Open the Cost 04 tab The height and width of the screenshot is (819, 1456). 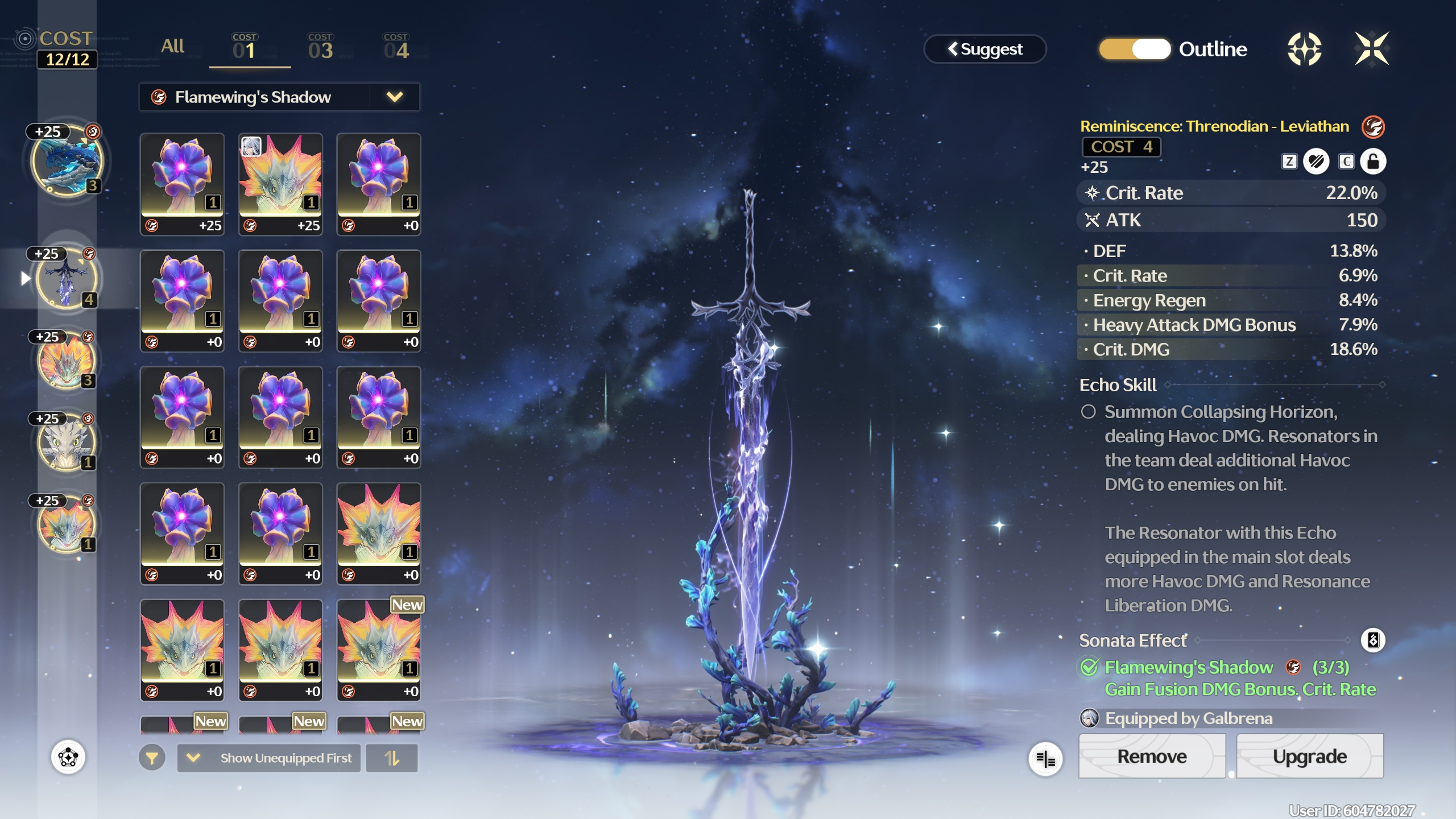[396, 48]
